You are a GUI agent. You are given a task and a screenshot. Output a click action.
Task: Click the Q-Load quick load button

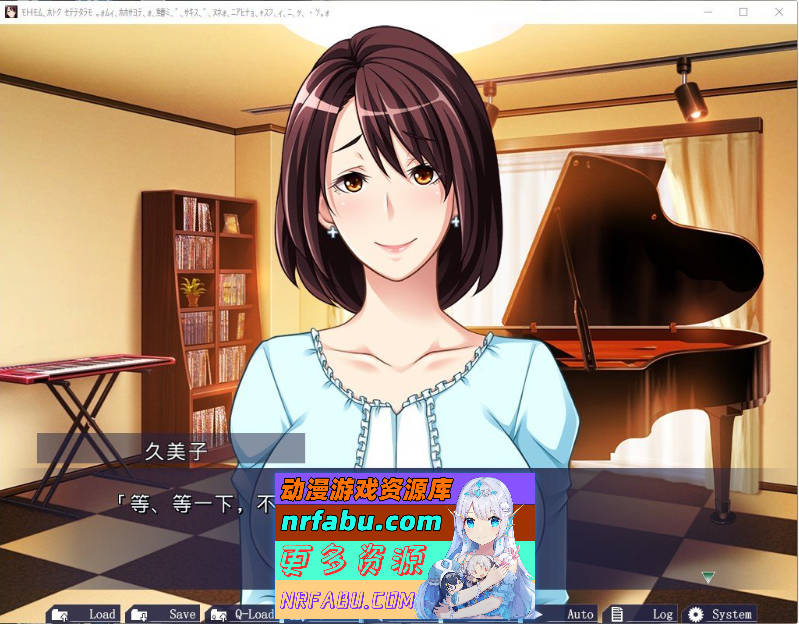pyautogui.click(x=243, y=614)
